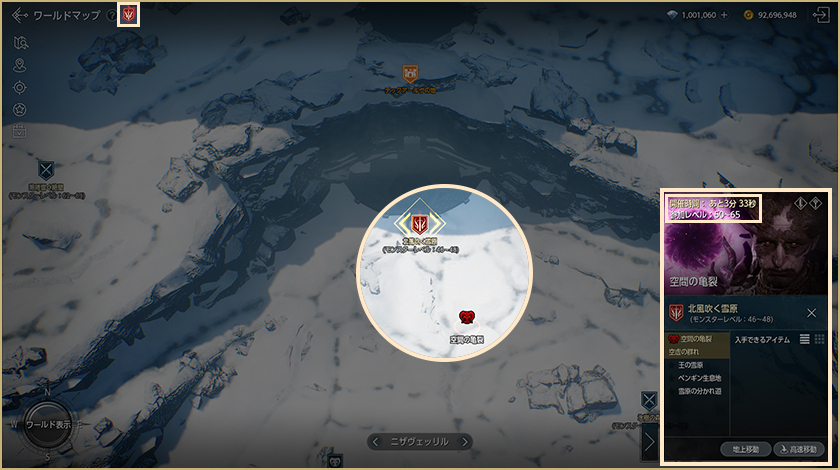Viewport: 840px width, 470px height.
Task: Choose 雪原の分かれ道 from the list
Action: (x=701, y=391)
